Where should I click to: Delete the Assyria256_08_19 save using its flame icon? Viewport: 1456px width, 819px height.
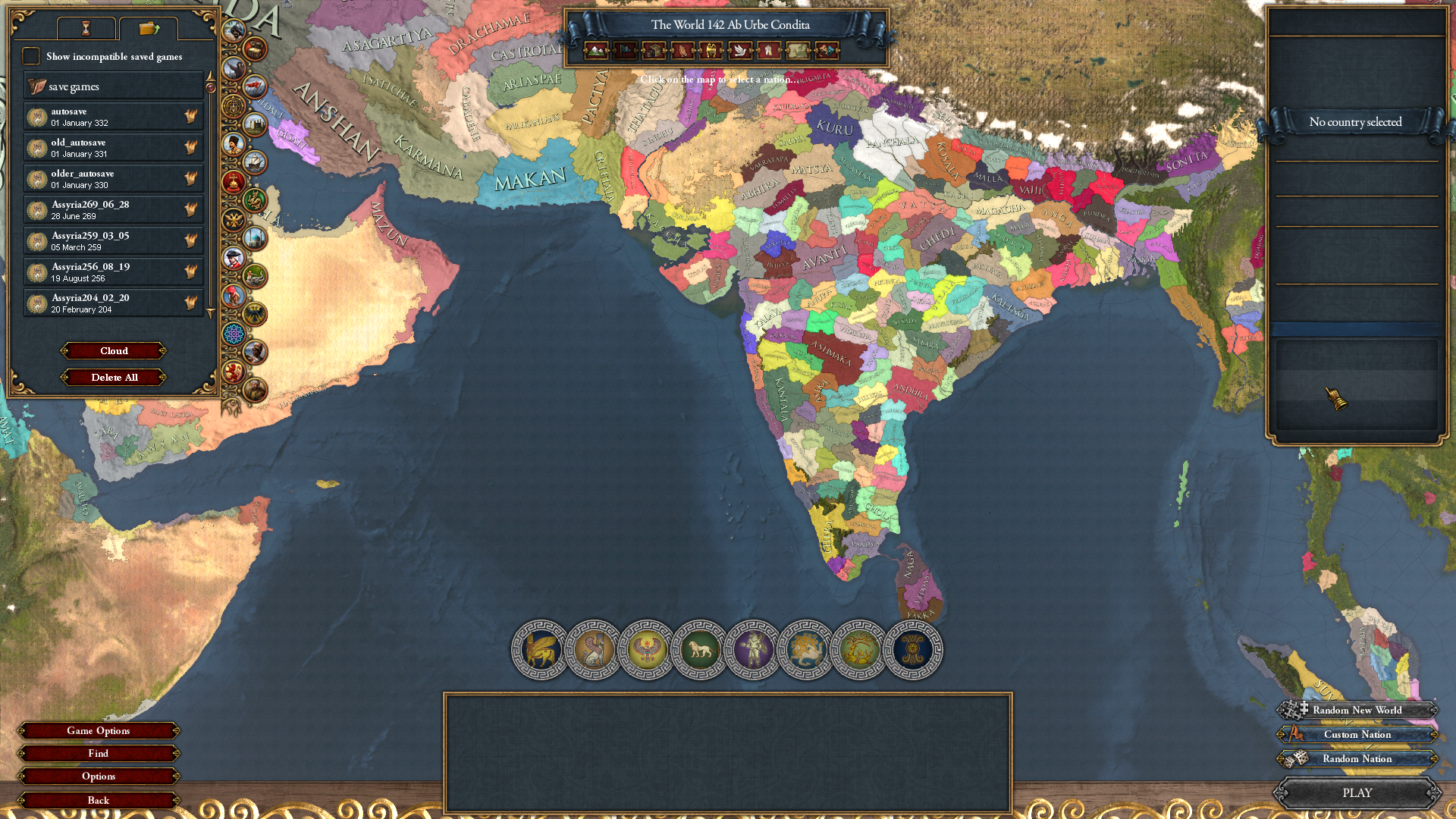(190, 271)
